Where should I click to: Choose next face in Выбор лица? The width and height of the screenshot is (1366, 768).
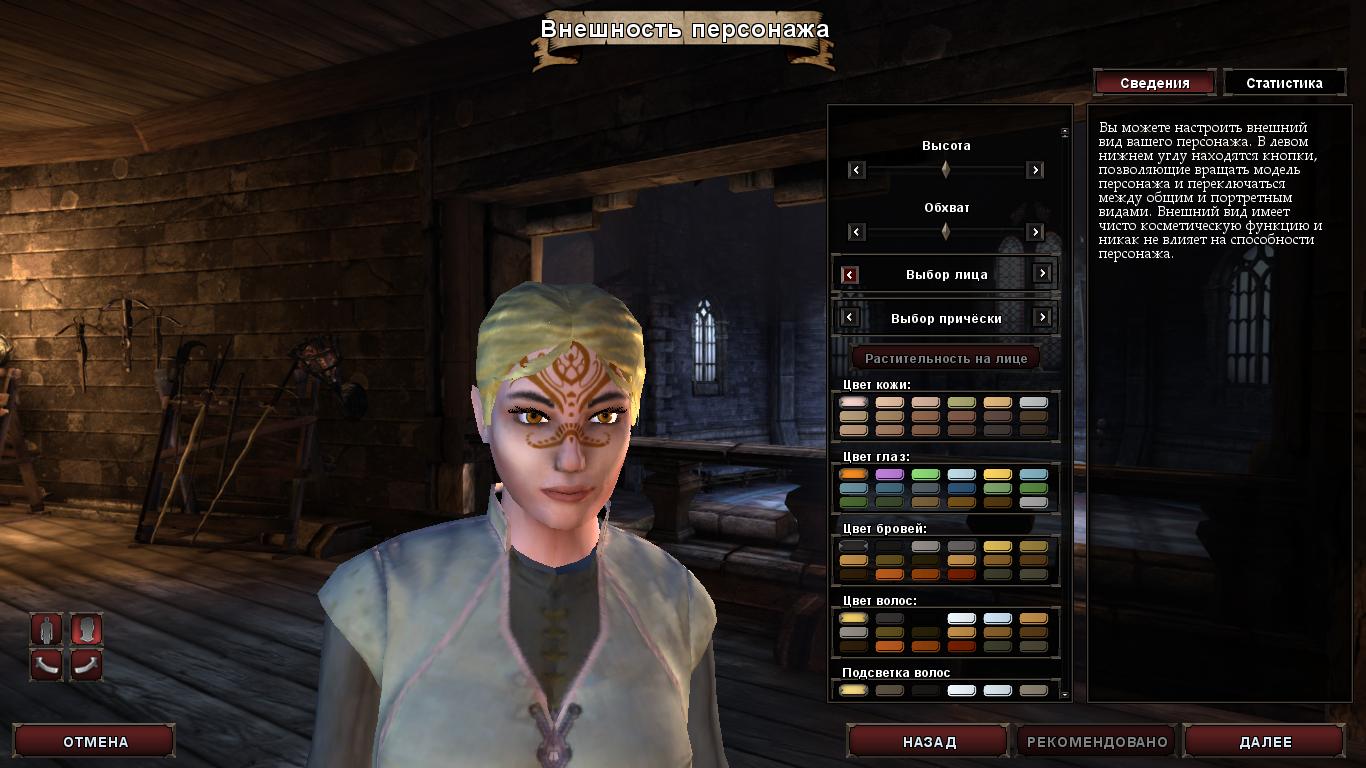tap(1042, 274)
